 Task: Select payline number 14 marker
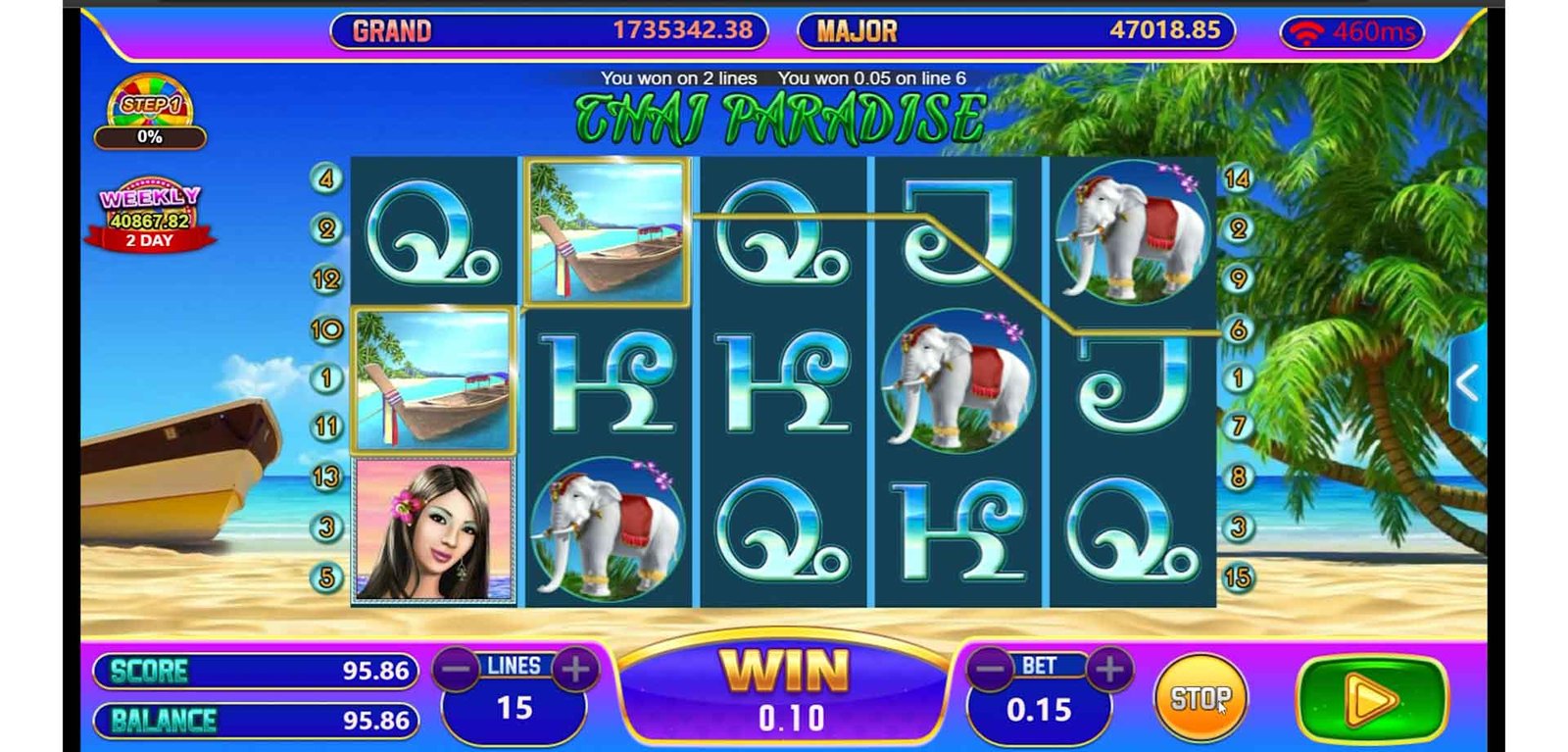1237,178
